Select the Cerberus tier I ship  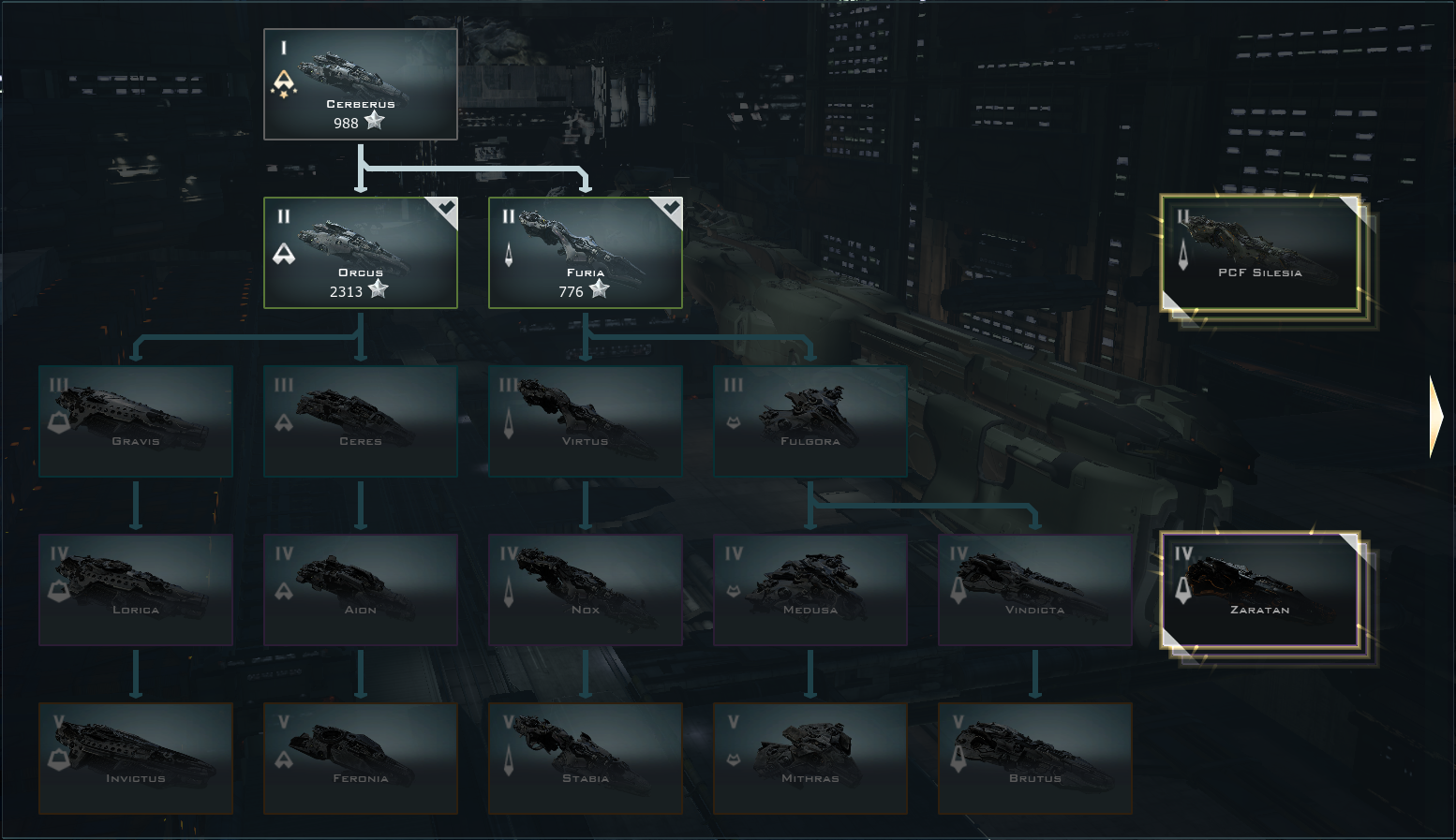[x=361, y=84]
